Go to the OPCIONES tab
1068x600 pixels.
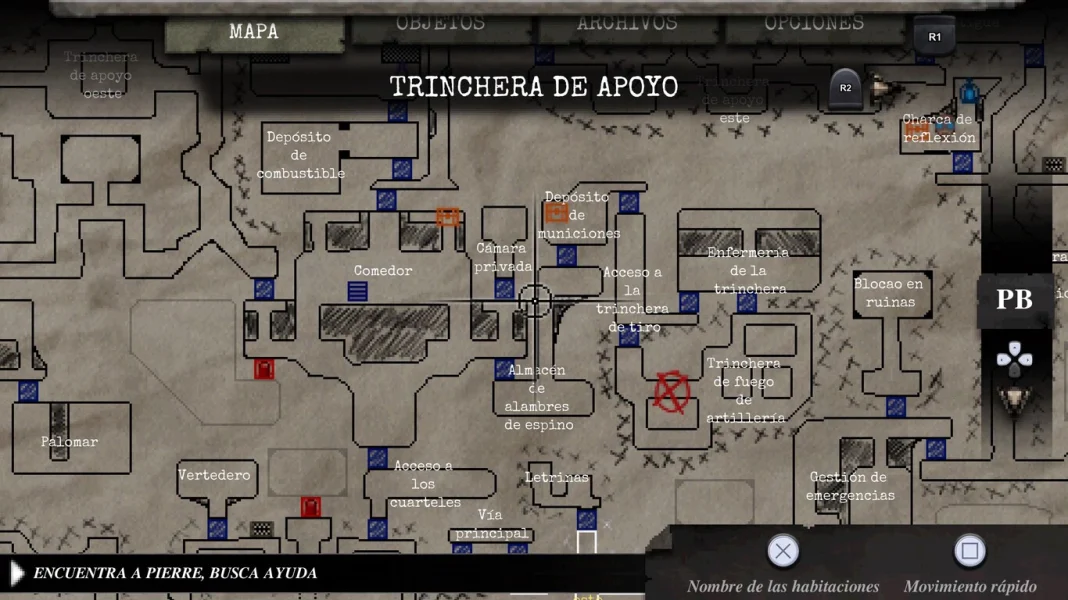[x=814, y=23]
